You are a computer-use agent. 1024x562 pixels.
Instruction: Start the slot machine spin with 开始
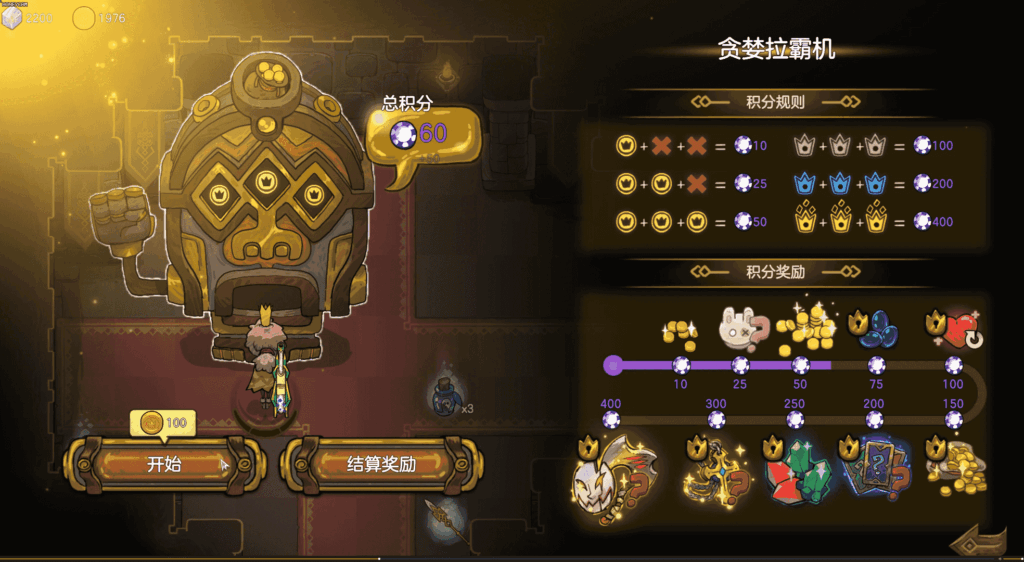pos(164,464)
